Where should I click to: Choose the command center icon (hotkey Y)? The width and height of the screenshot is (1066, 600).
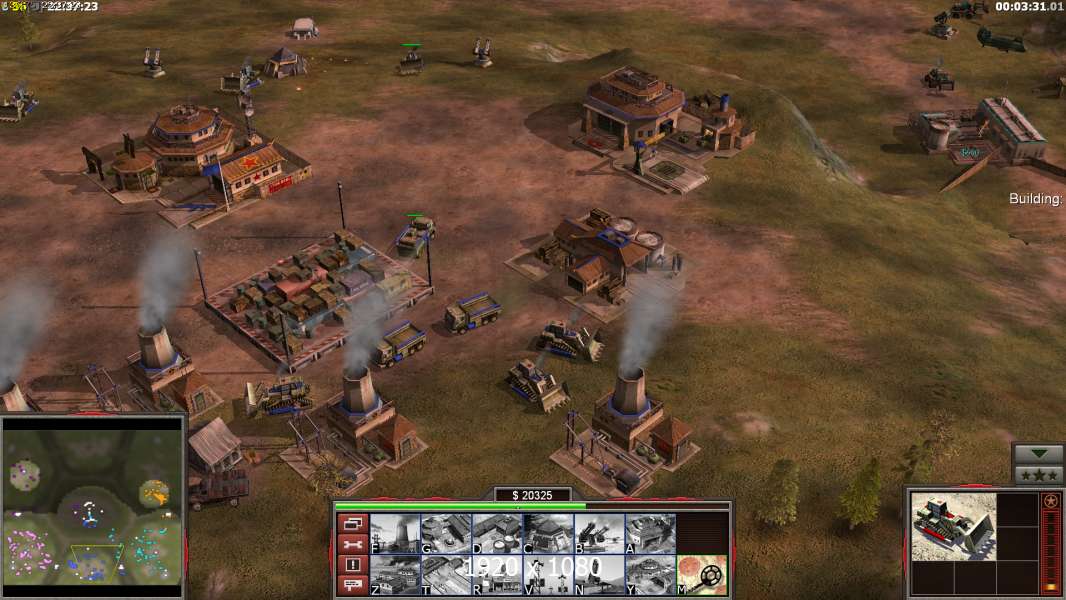click(x=650, y=575)
